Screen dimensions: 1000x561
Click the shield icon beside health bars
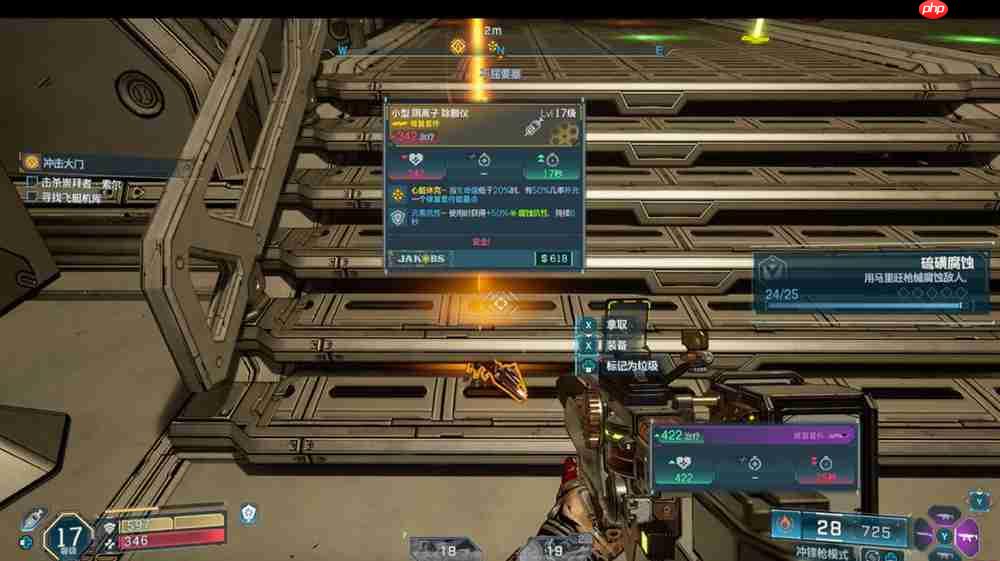(248, 513)
